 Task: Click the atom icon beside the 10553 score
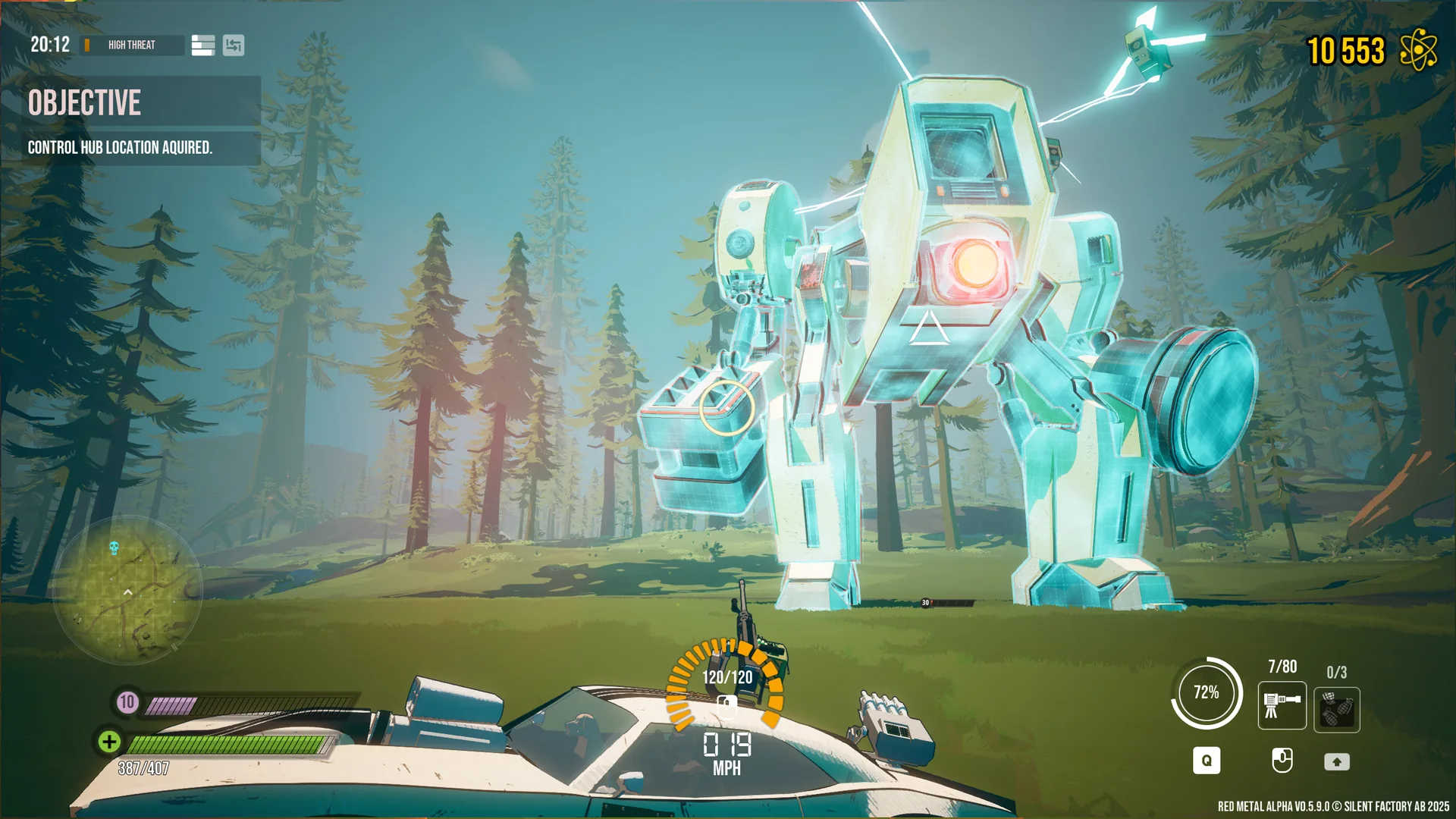1417,49
